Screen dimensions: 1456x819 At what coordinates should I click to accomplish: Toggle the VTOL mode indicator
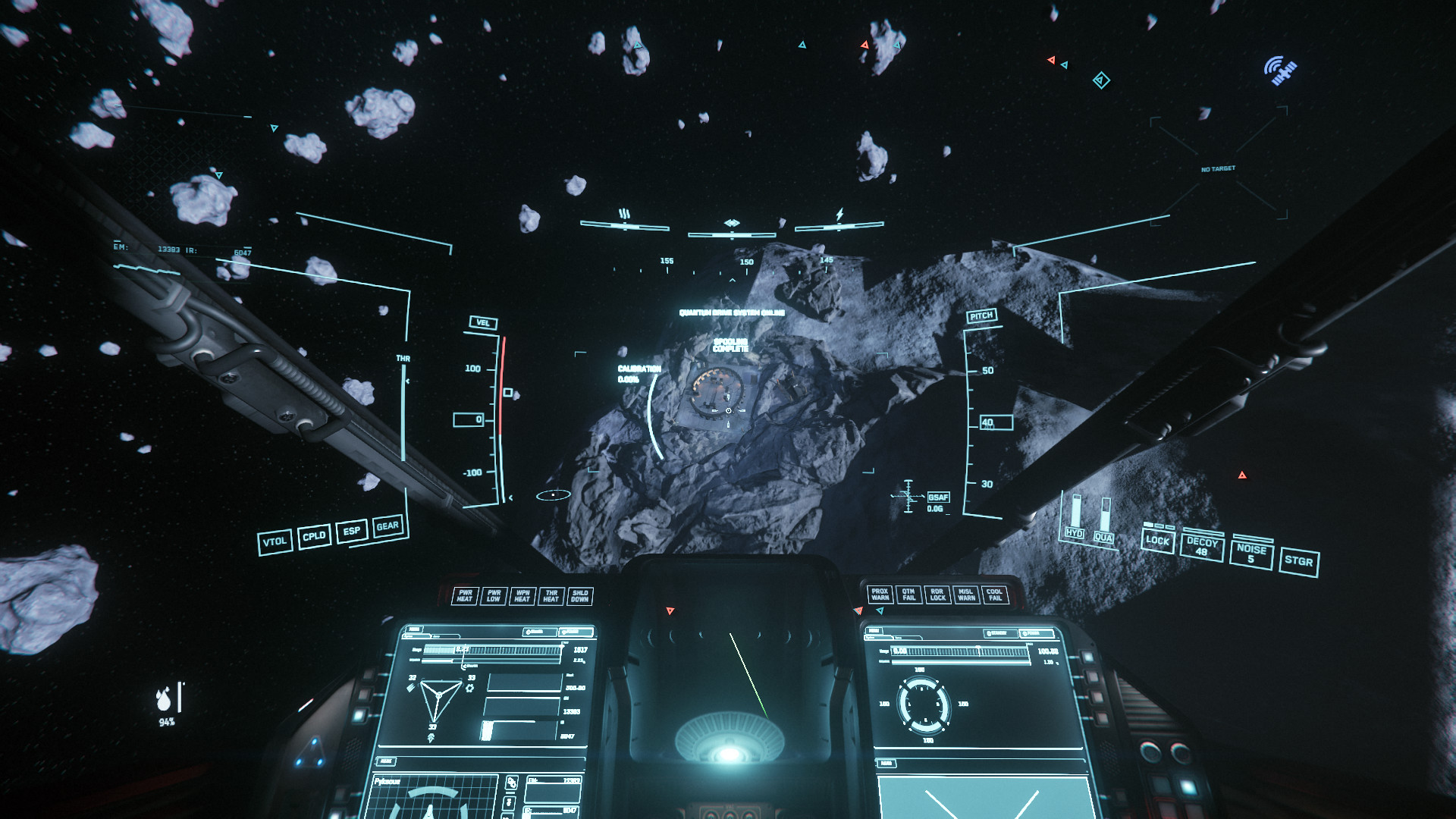(275, 542)
